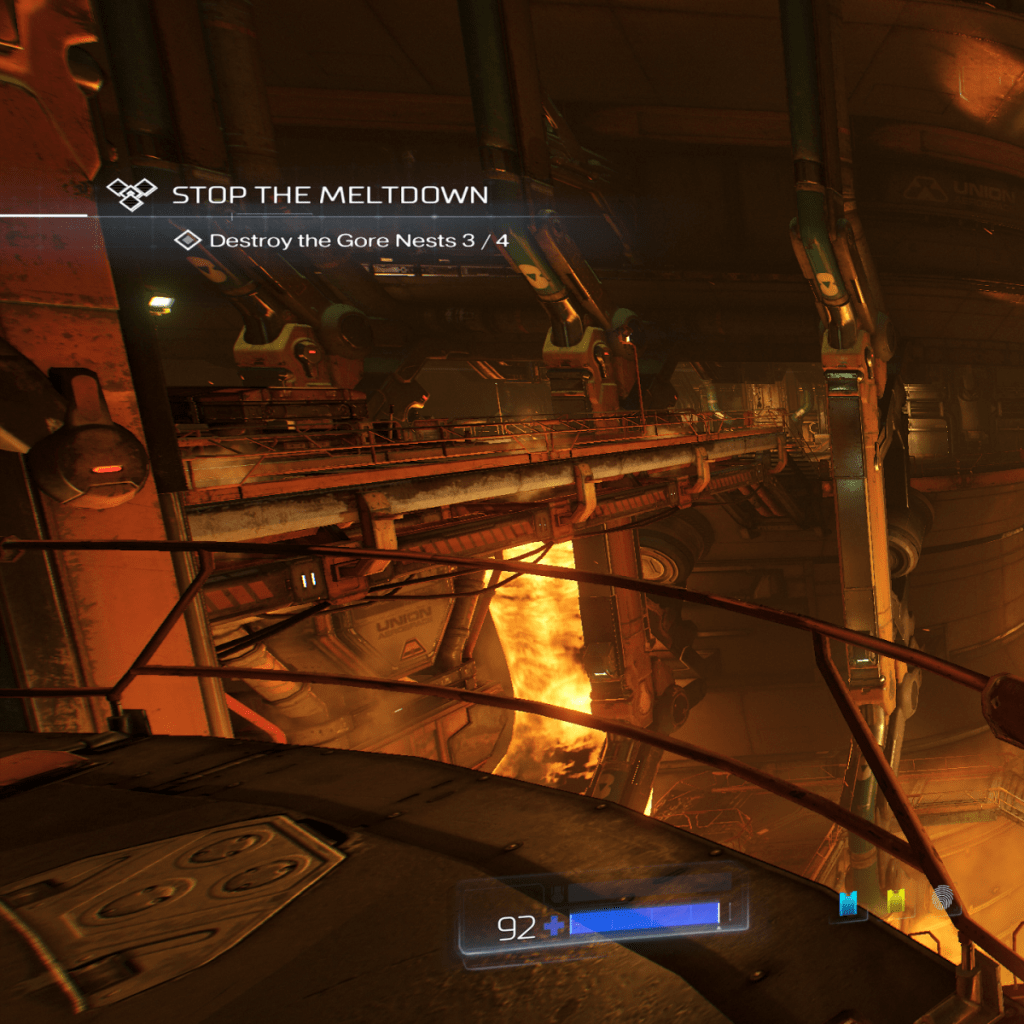The width and height of the screenshot is (1024, 1024).
Task: Select the yellow keycard icon
Action: [x=896, y=903]
